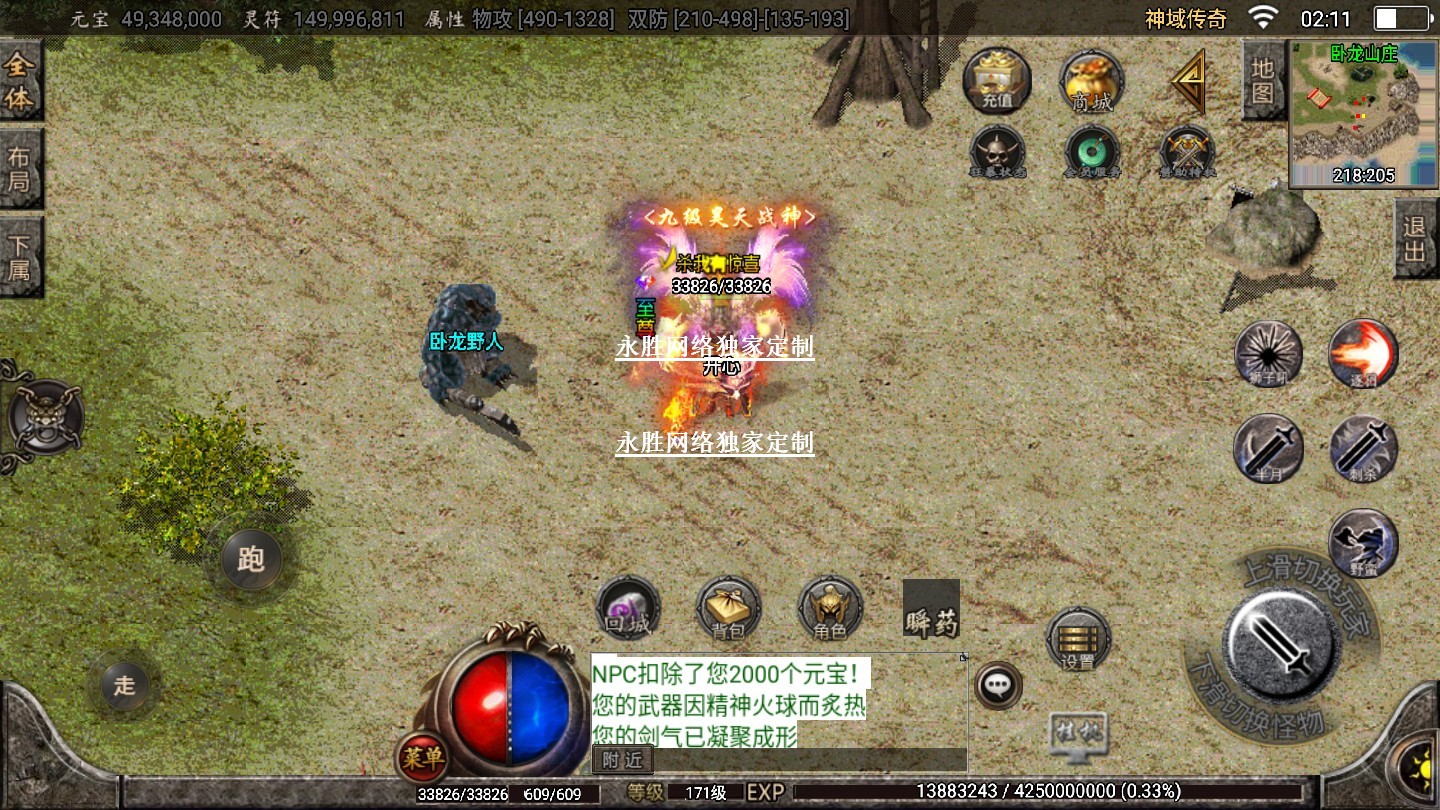The height and width of the screenshot is (810, 1440).
Task: Cast the 野蛮 charge skill
Action: [x=1363, y=543]
